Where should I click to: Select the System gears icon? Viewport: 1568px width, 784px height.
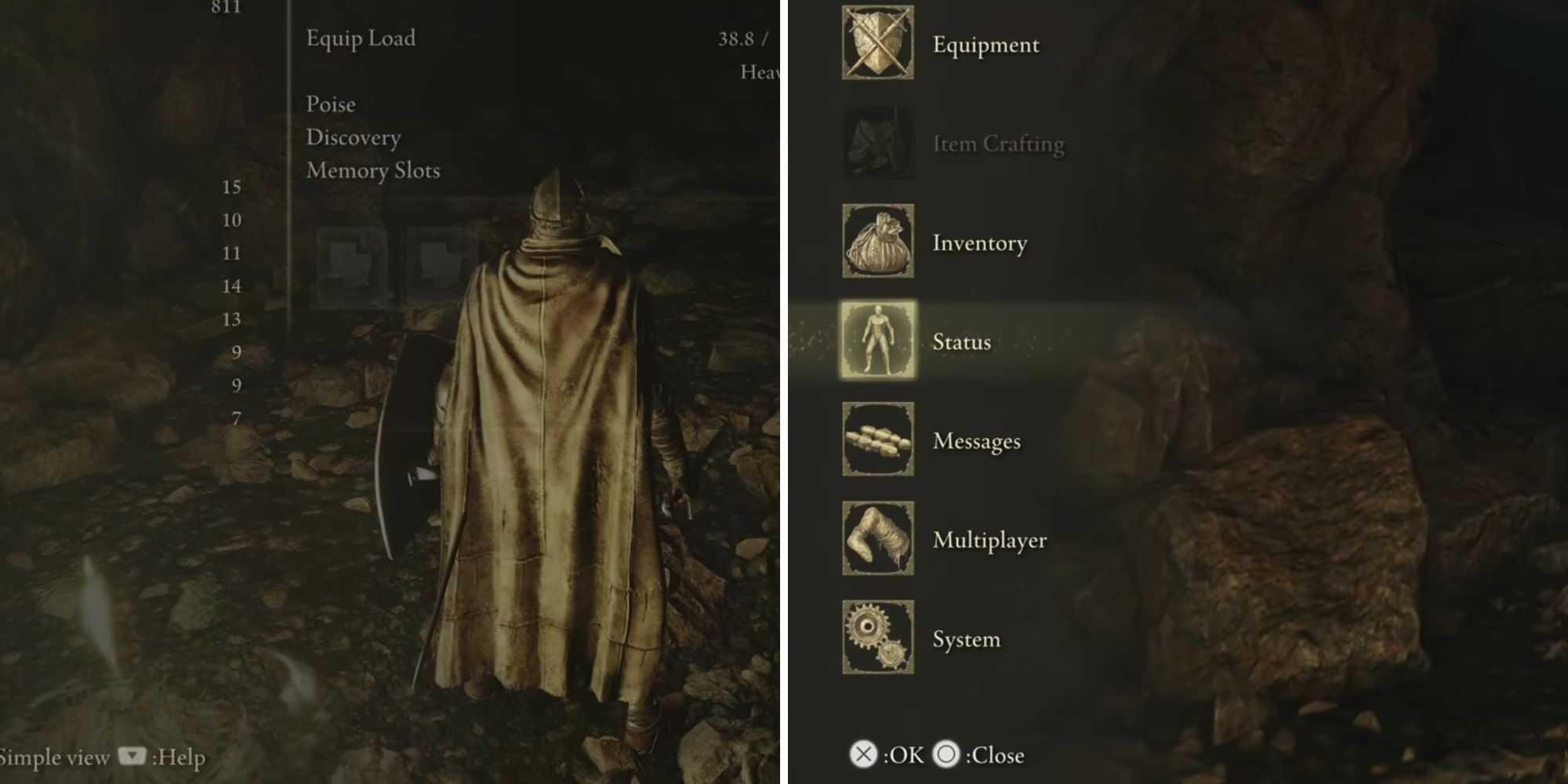877,640
